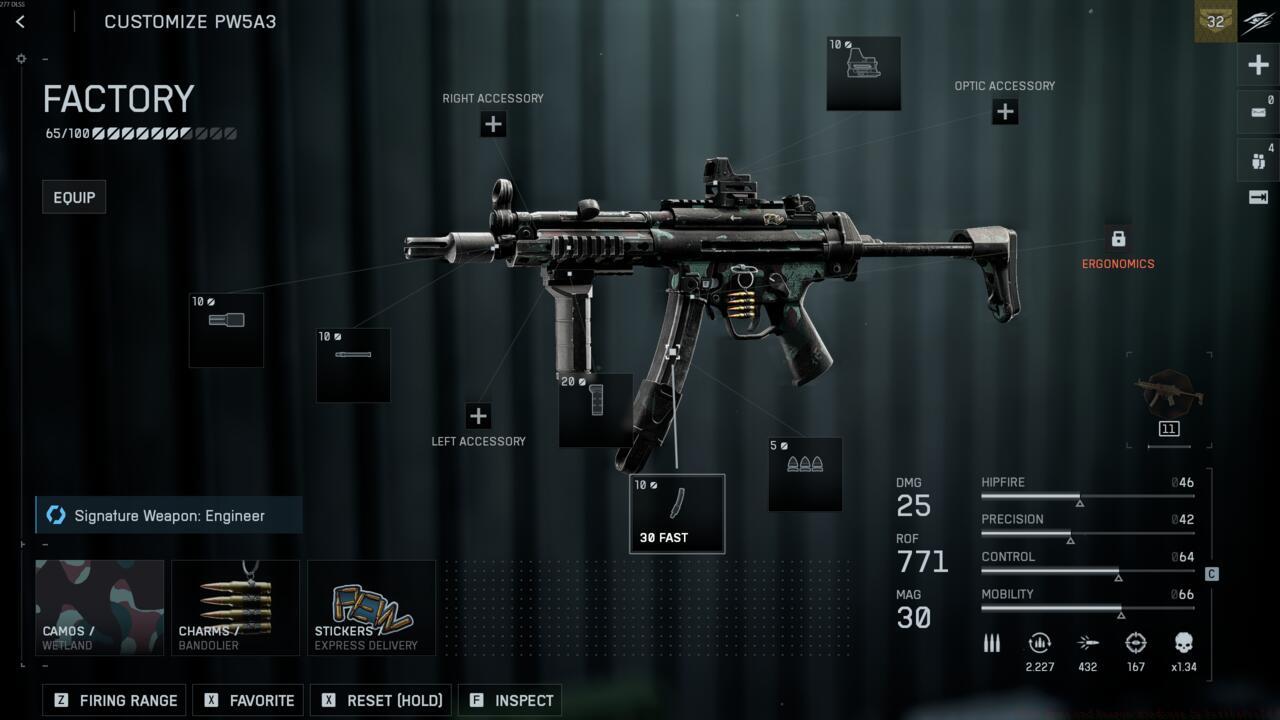Select the locked Ergonomics slot
Viewport: 1280px width, 720px height.
(1118, 239)
